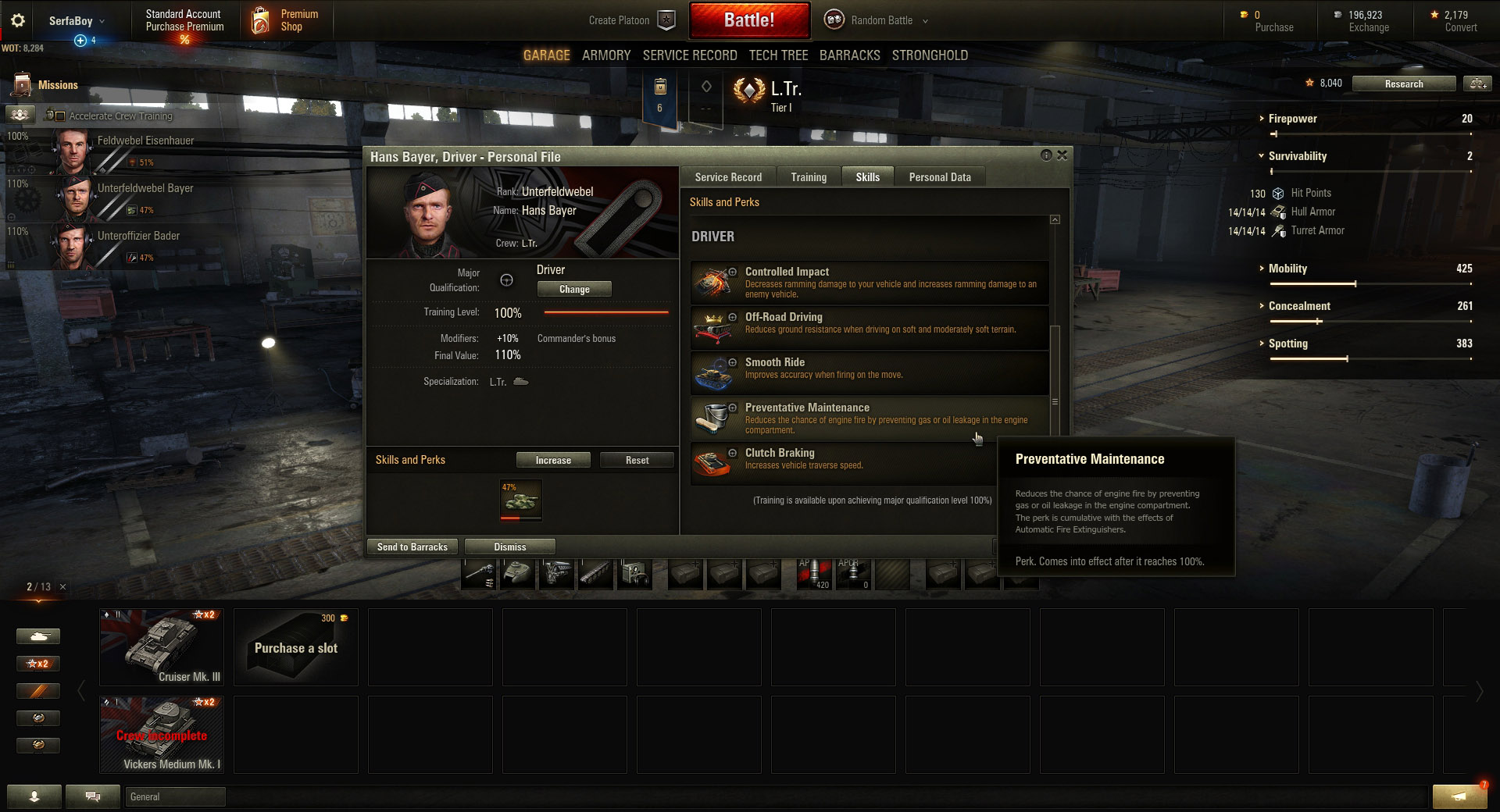1500x812 pixels.
Task: Click Increase under Skills and Perks
Action: click(553, 461)
